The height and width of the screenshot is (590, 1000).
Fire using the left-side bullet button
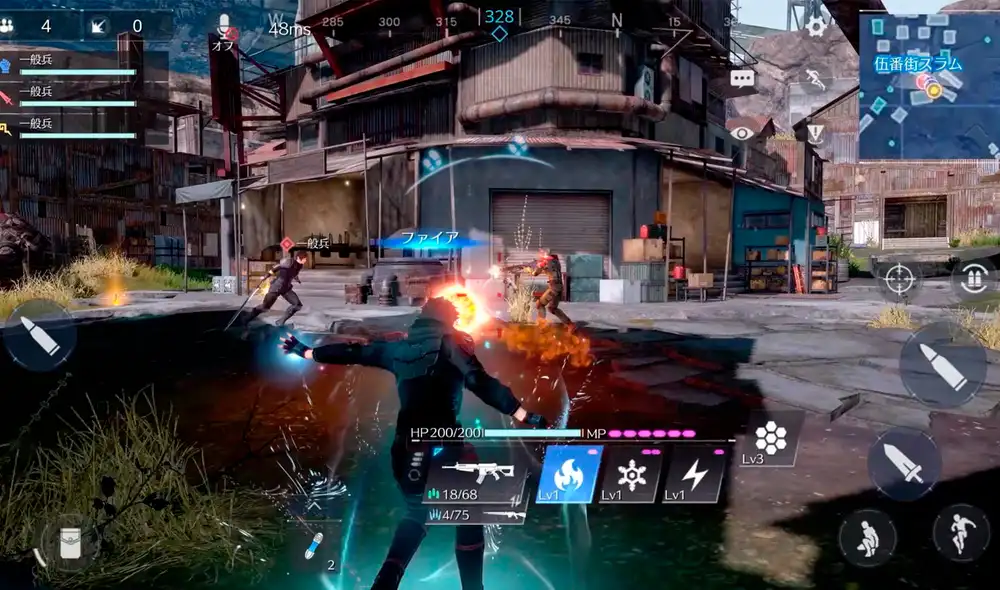point(39,335)
